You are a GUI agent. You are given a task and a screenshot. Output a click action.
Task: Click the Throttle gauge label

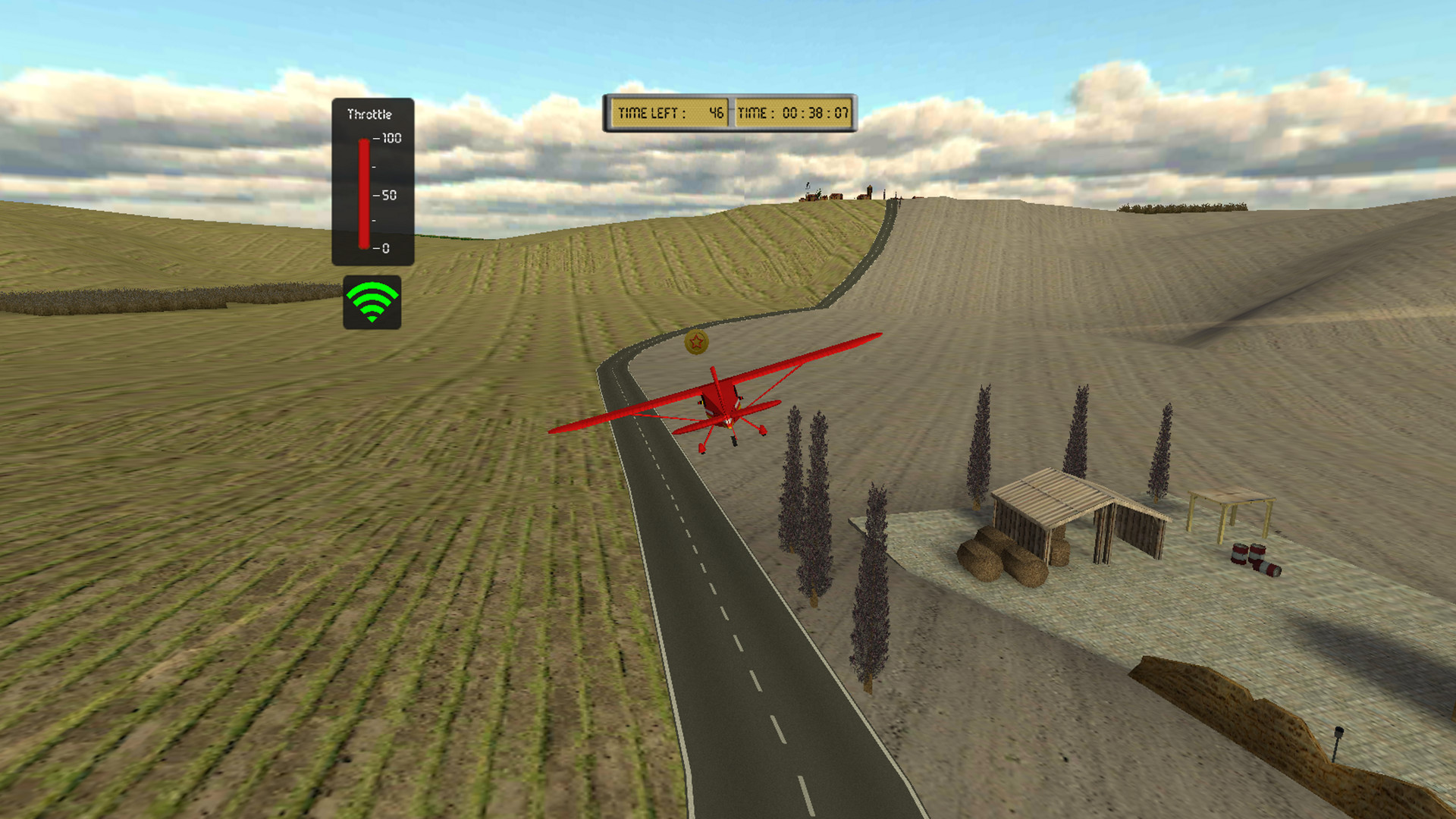(x=371, y=112)
